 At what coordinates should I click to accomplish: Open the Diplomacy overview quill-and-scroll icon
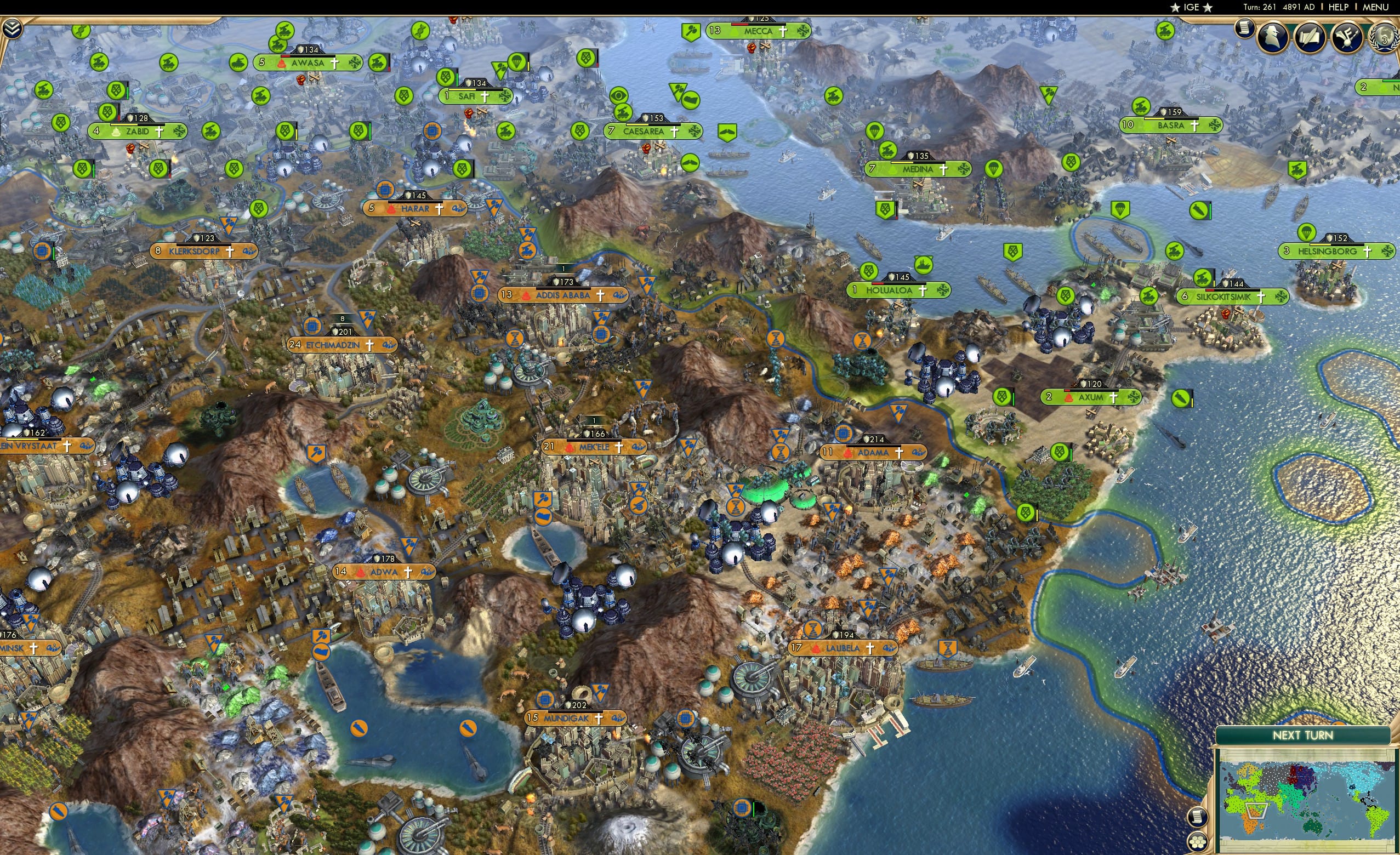point(1310,38)
